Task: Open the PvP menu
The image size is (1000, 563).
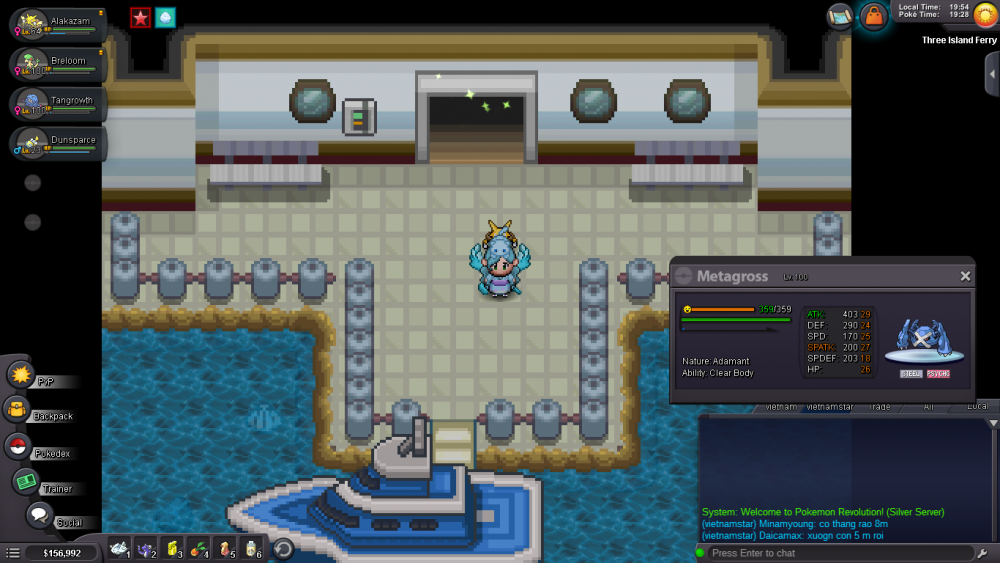Action: 22,376
